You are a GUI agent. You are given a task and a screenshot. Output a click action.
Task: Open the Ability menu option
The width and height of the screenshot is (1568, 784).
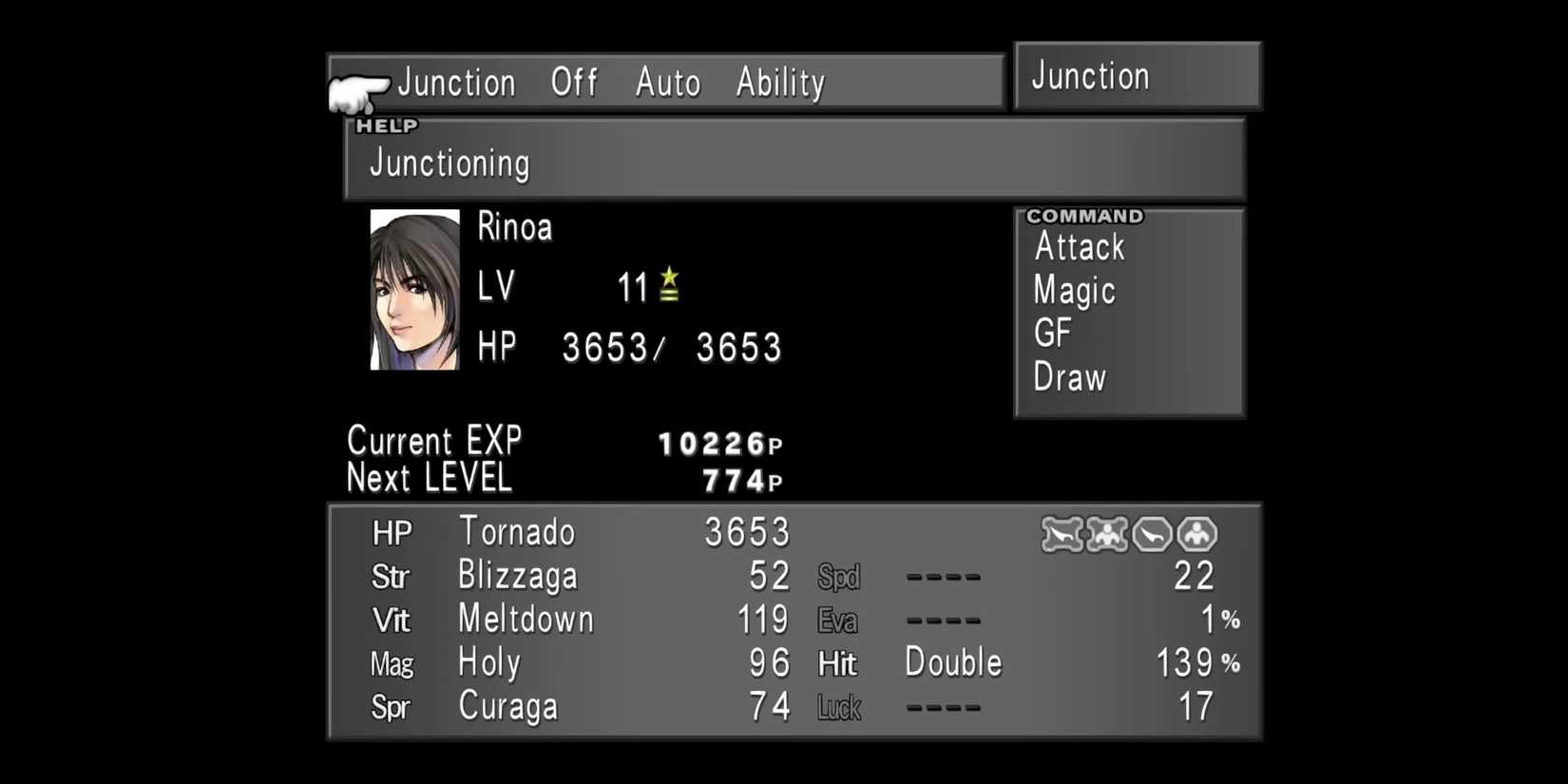(780, 83)
